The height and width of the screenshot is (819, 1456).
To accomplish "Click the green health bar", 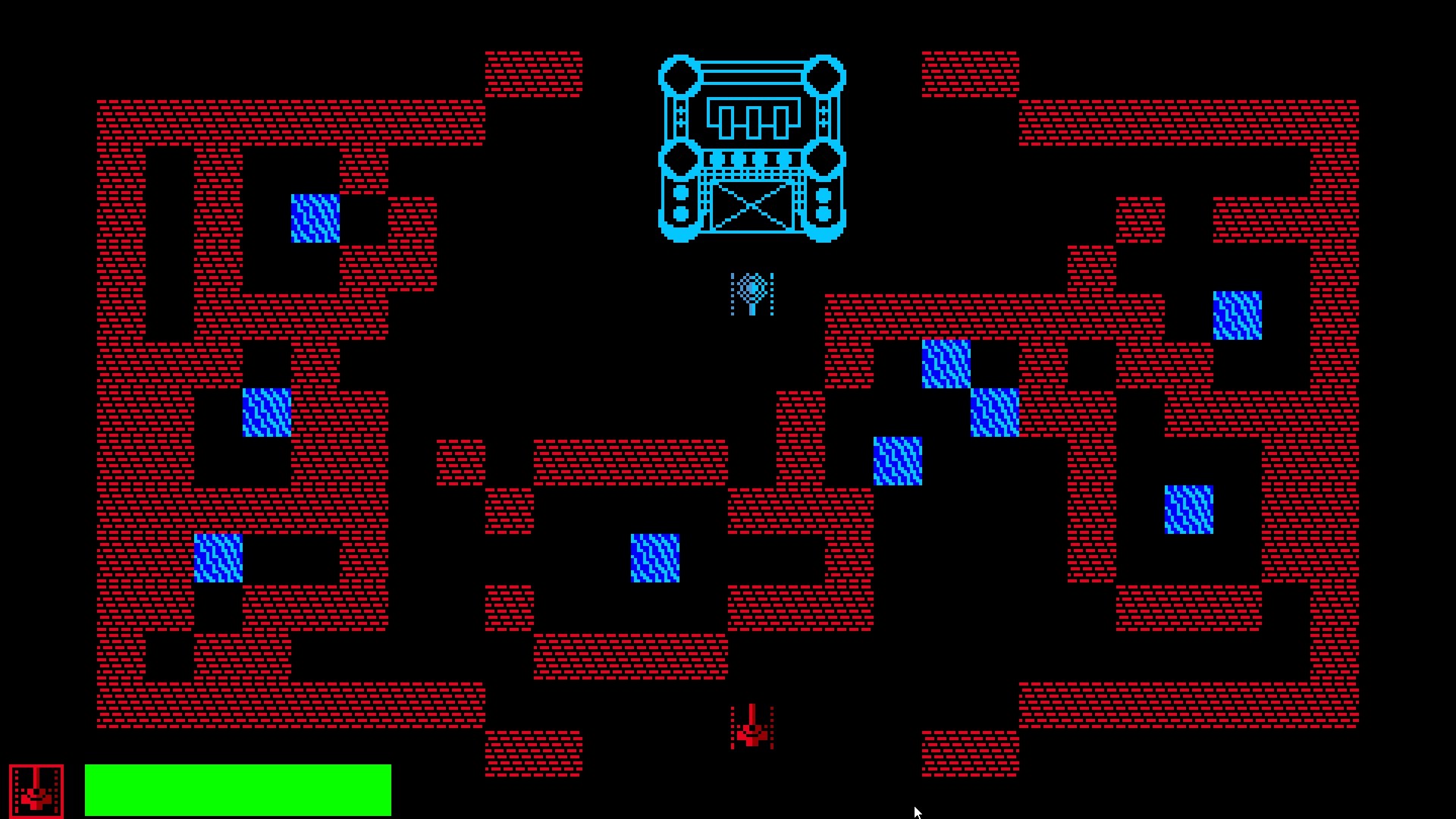I will click(239, 789).
